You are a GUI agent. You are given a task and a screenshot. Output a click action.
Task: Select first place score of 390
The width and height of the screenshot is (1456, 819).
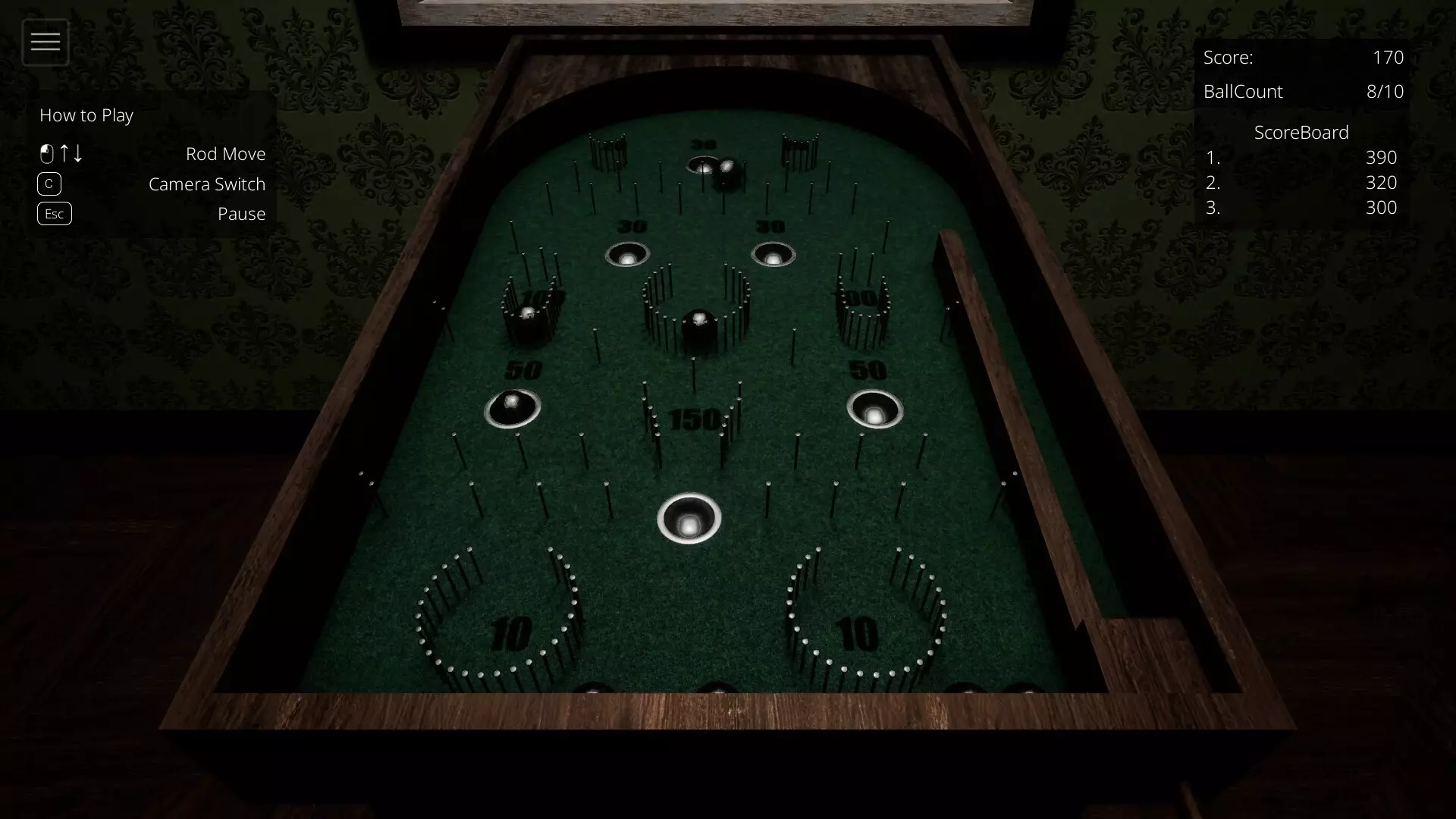click(x=1381, y=158)
